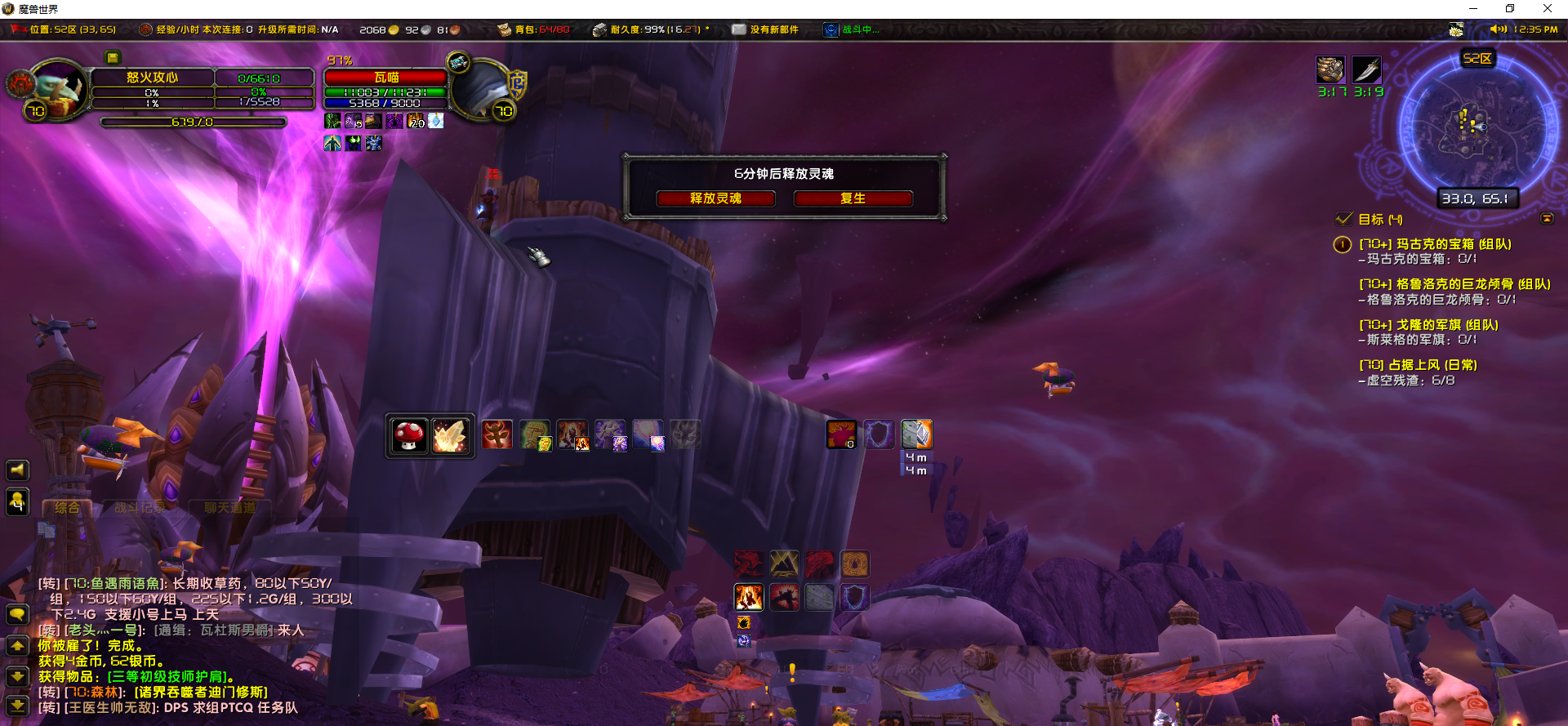The image size is (1568, 726).
Task: Choose the 复生 resurrect button
Action: (853, 198)
